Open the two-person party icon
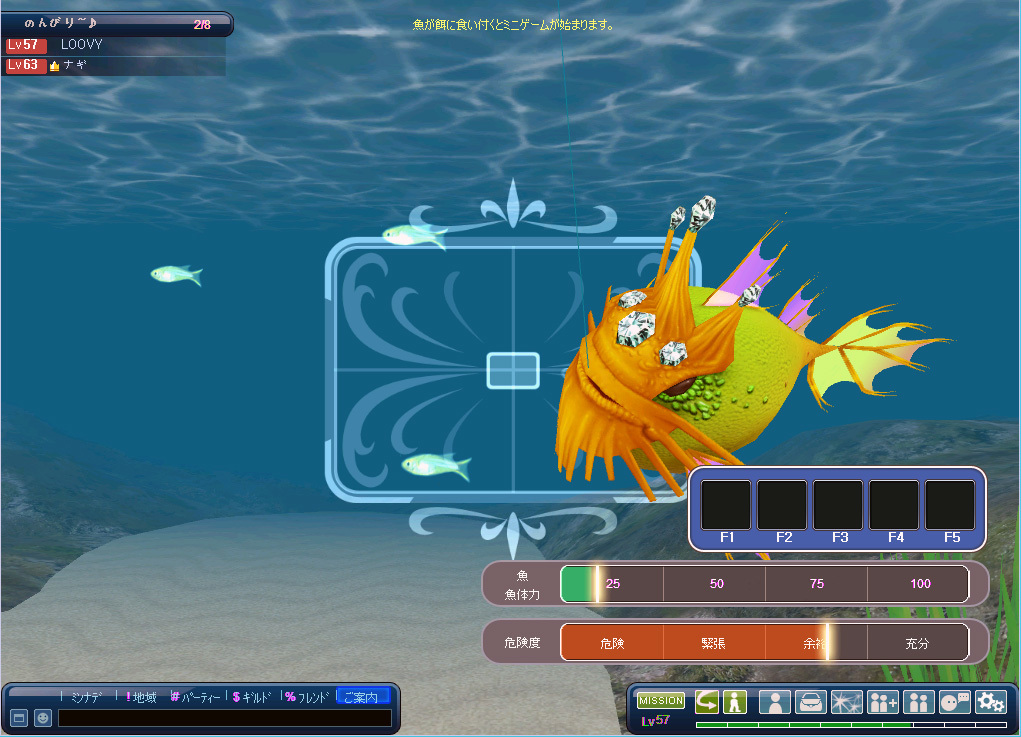The image size is (1021, 737). [x=918, y=702]
